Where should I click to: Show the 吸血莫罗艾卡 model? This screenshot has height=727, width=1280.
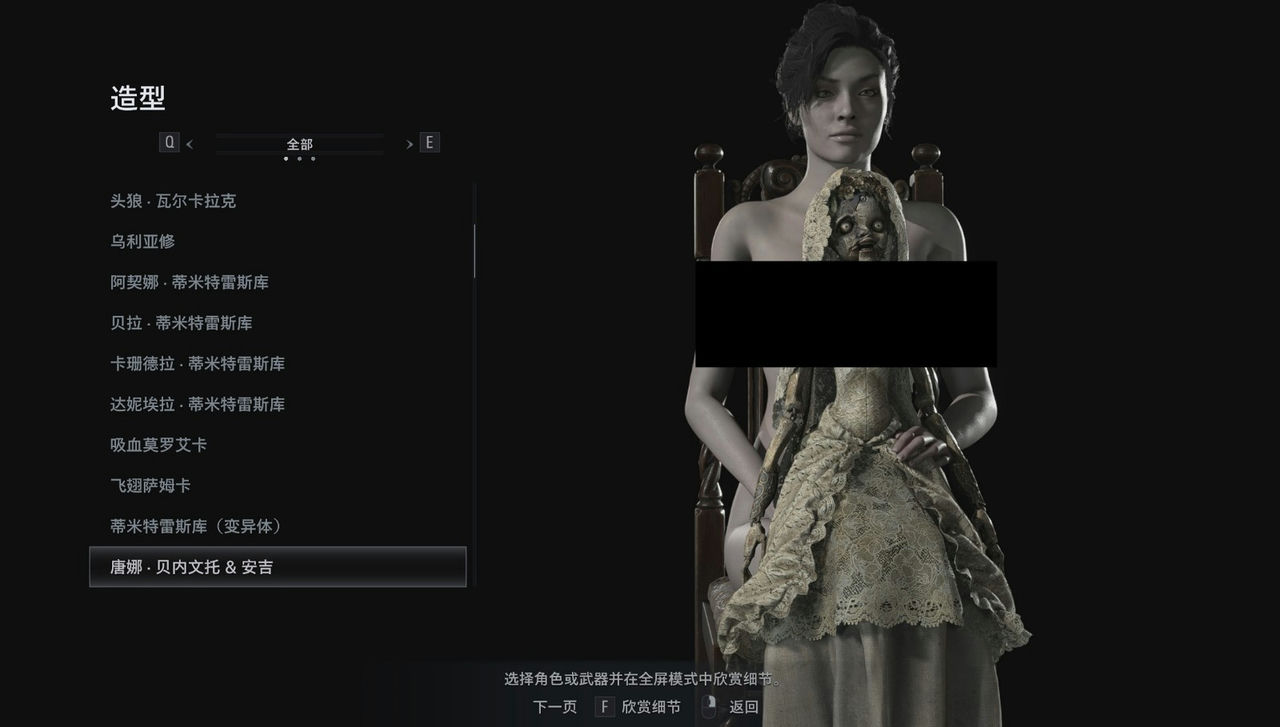click(159, 445)
